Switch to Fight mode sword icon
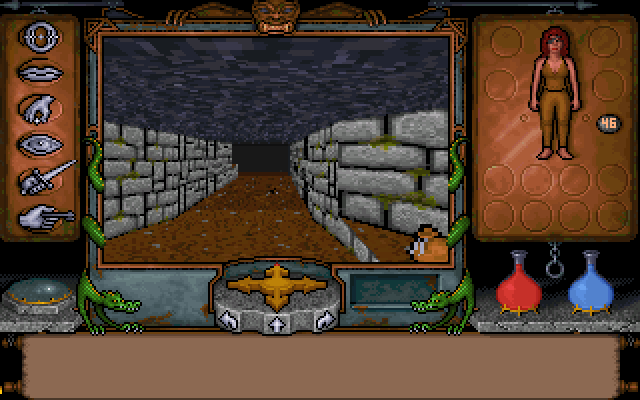 [x=45, y=178]
